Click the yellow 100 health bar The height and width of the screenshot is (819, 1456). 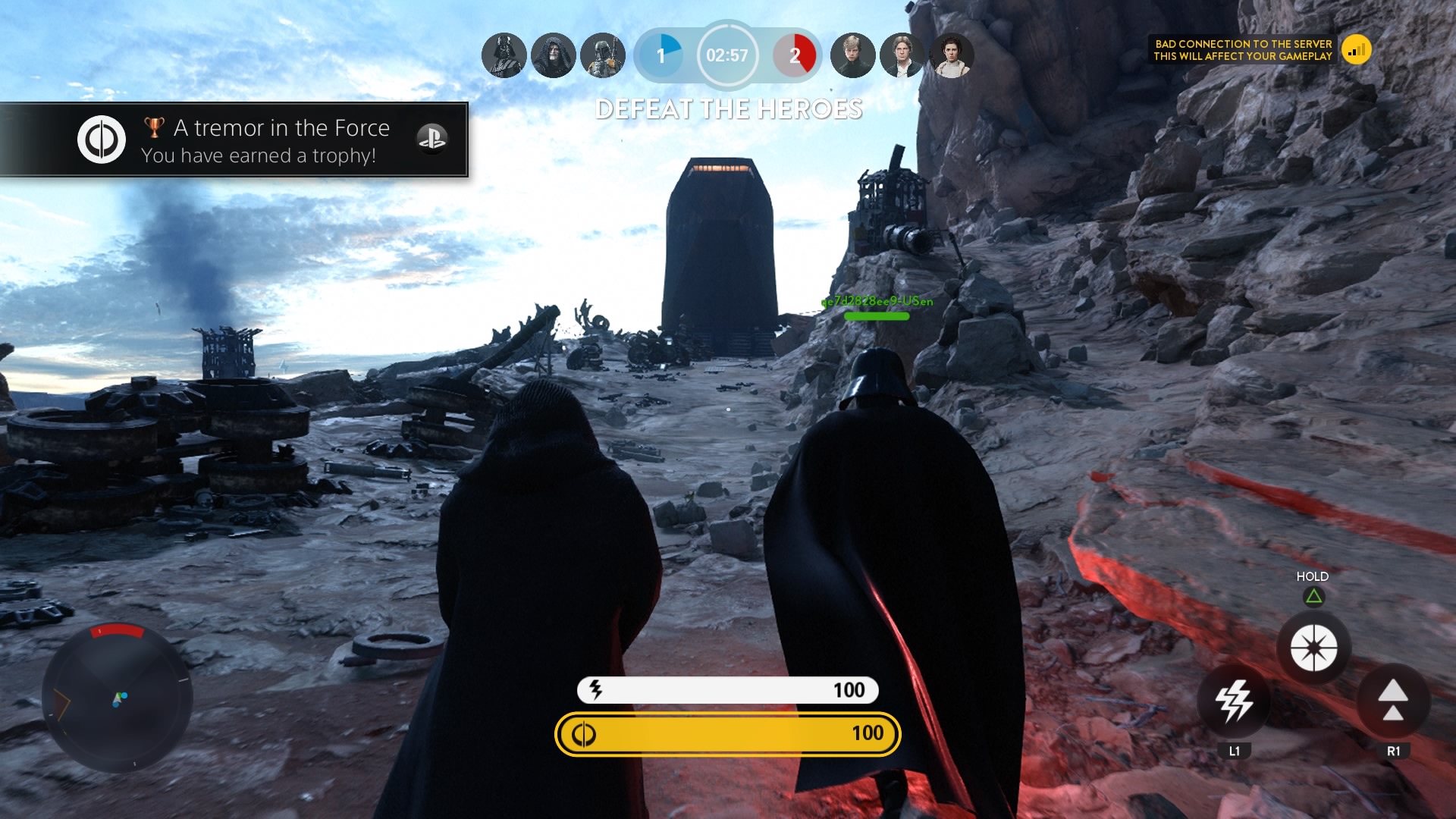click(726, 734)
